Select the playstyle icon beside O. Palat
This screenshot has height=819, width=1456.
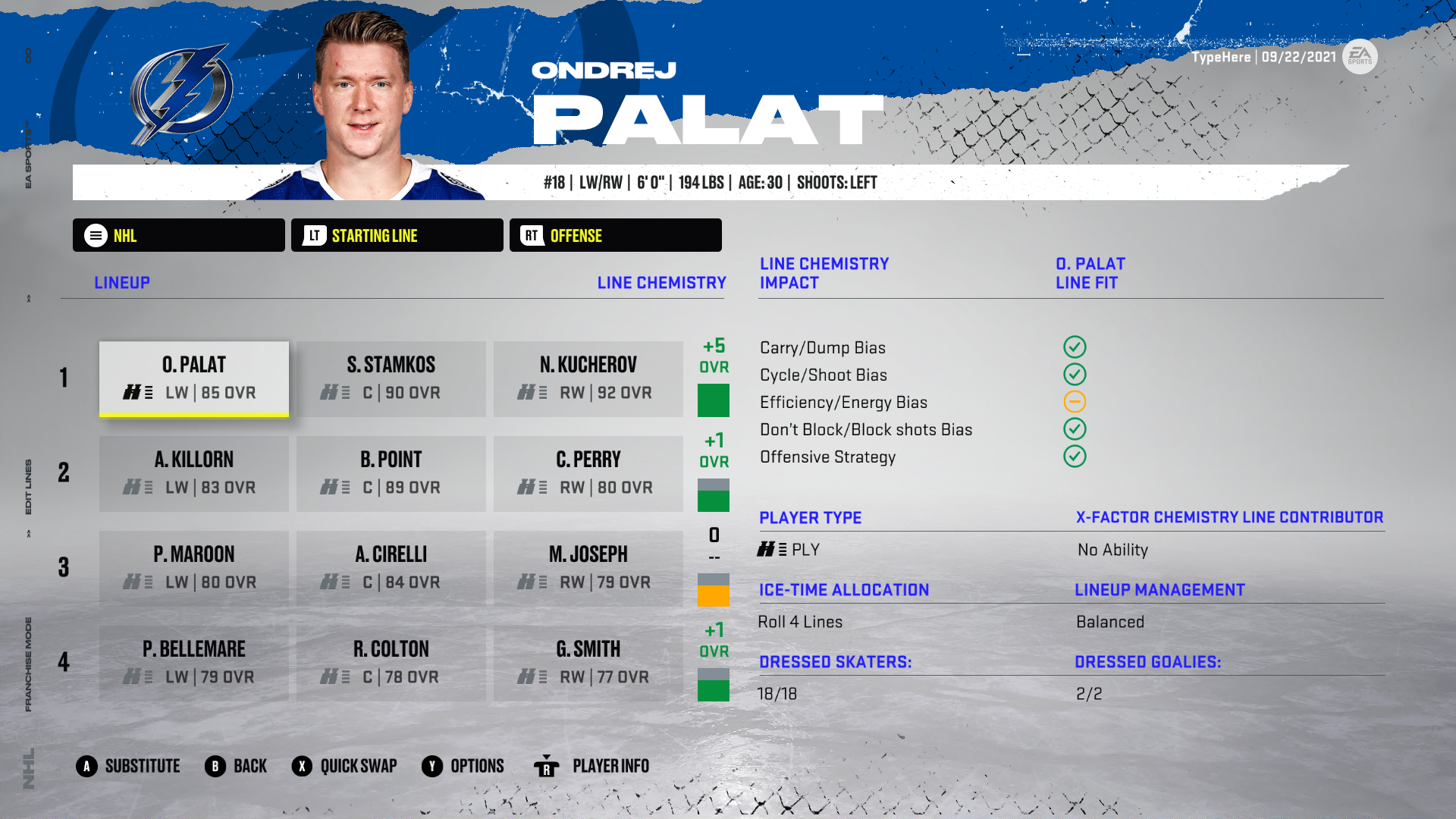[x=139, y=393]
